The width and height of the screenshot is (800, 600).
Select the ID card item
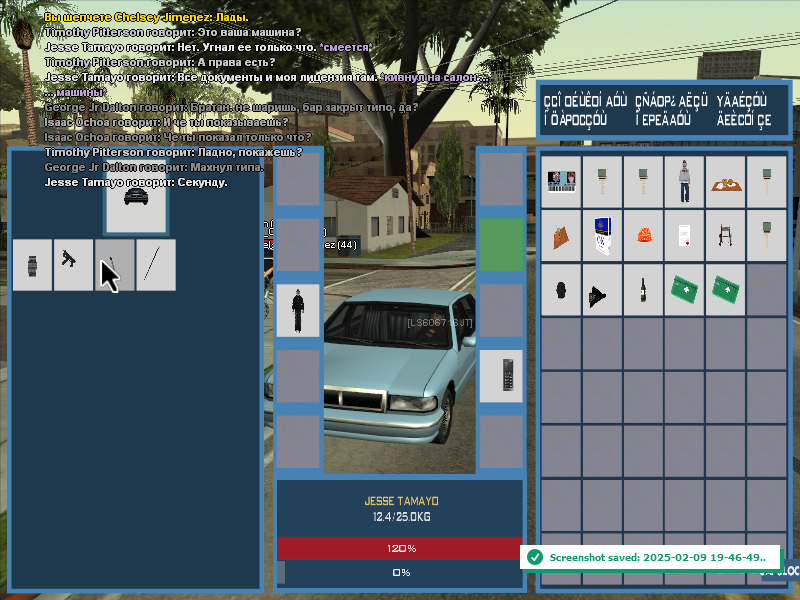click(x=561, y=182)
